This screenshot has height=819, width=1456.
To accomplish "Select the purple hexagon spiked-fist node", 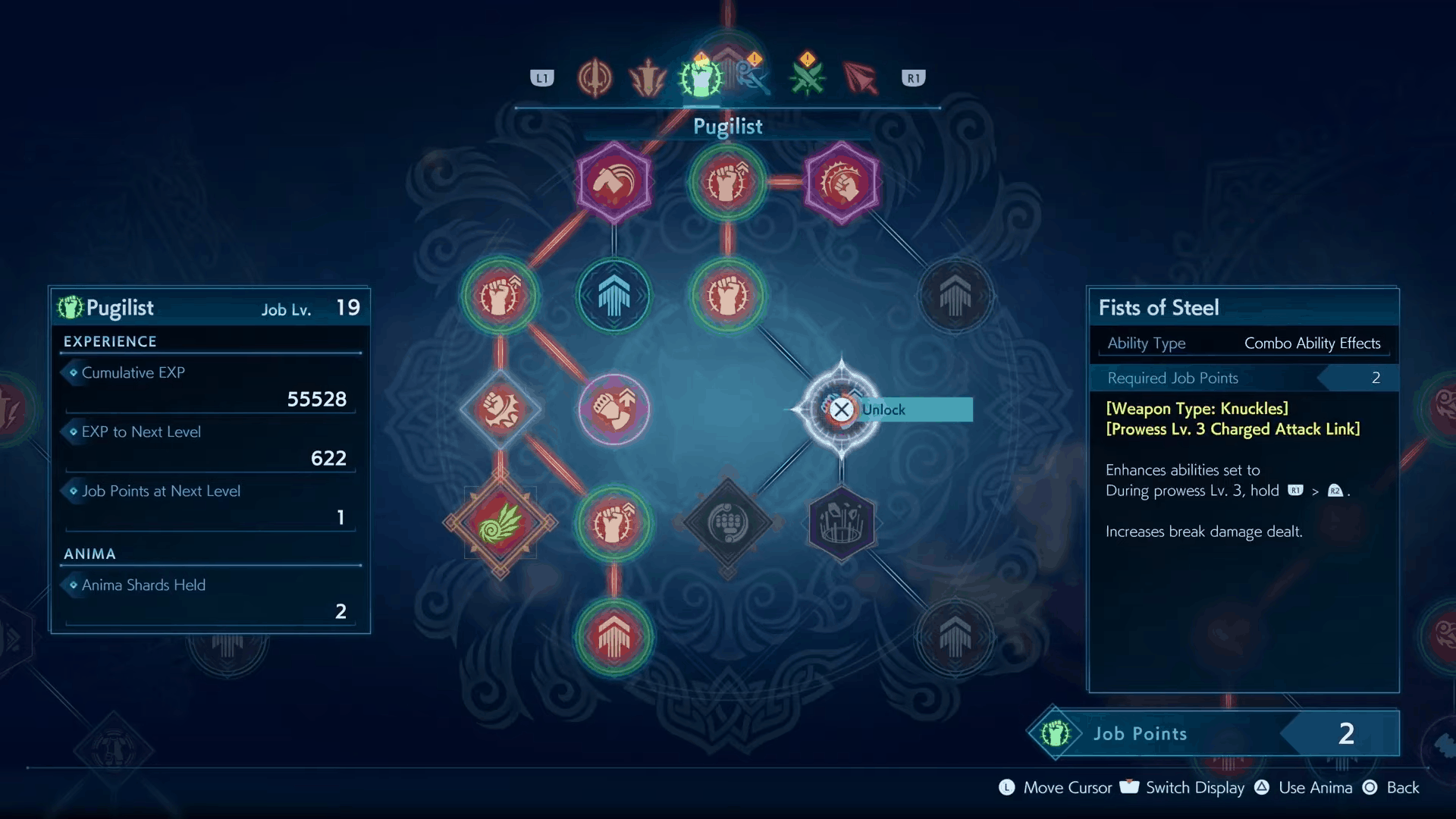I will coord(841,182).
